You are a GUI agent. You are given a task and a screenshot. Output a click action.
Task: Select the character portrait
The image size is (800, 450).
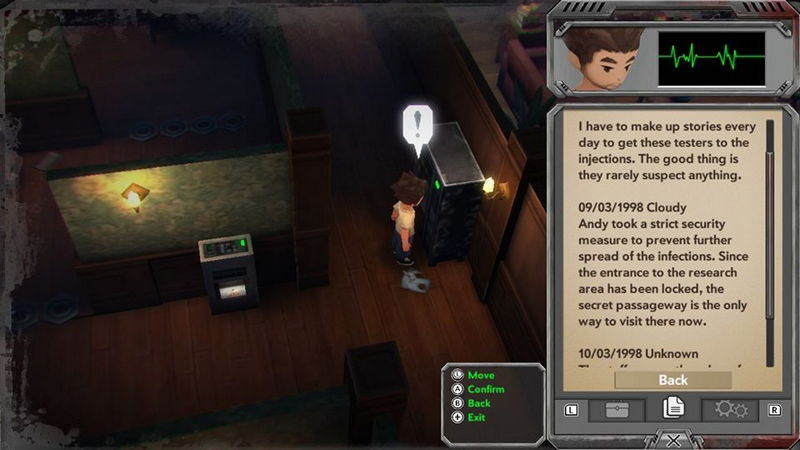coord(600,57)
